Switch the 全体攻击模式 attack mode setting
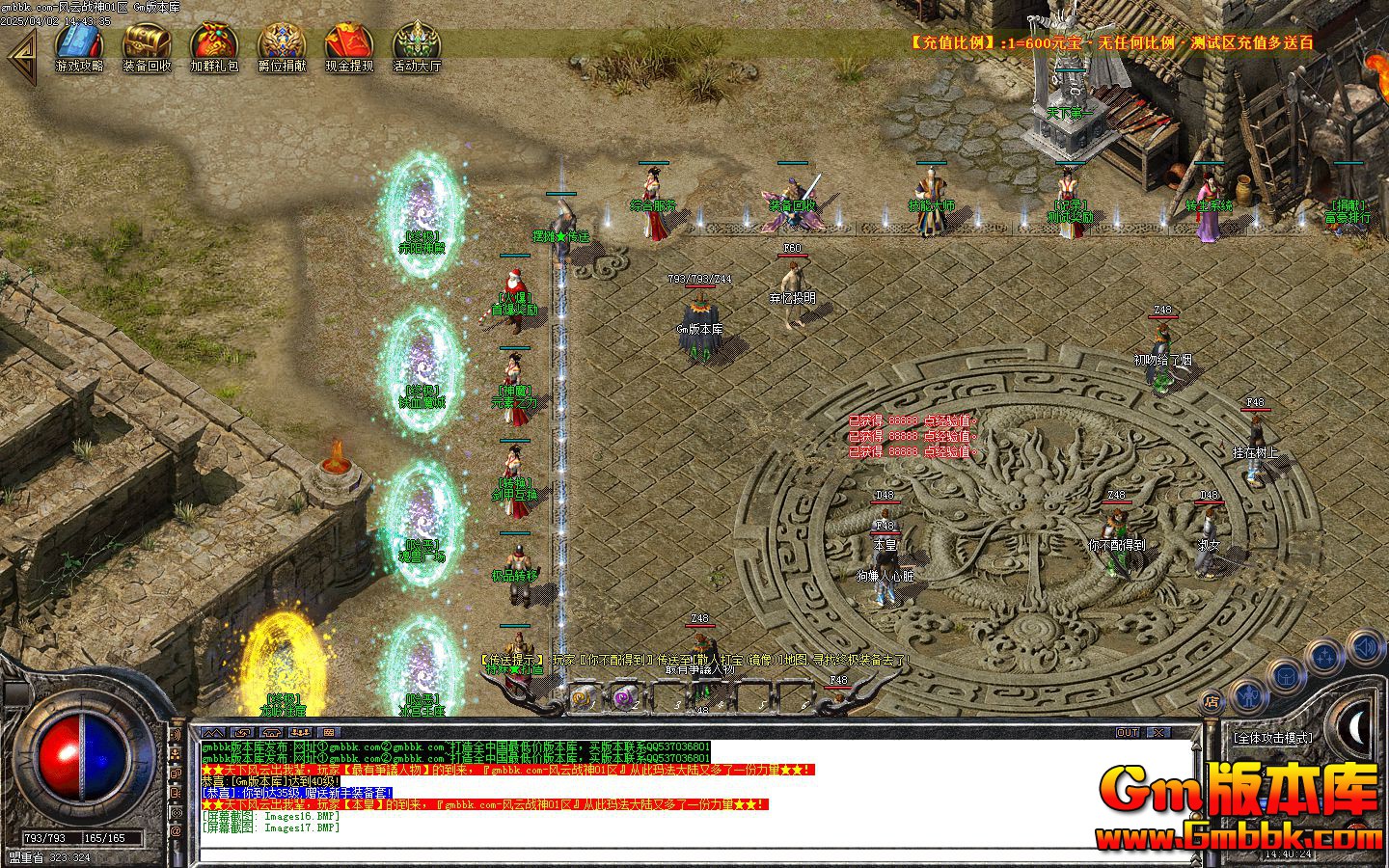 click(x=1272, y=739)
